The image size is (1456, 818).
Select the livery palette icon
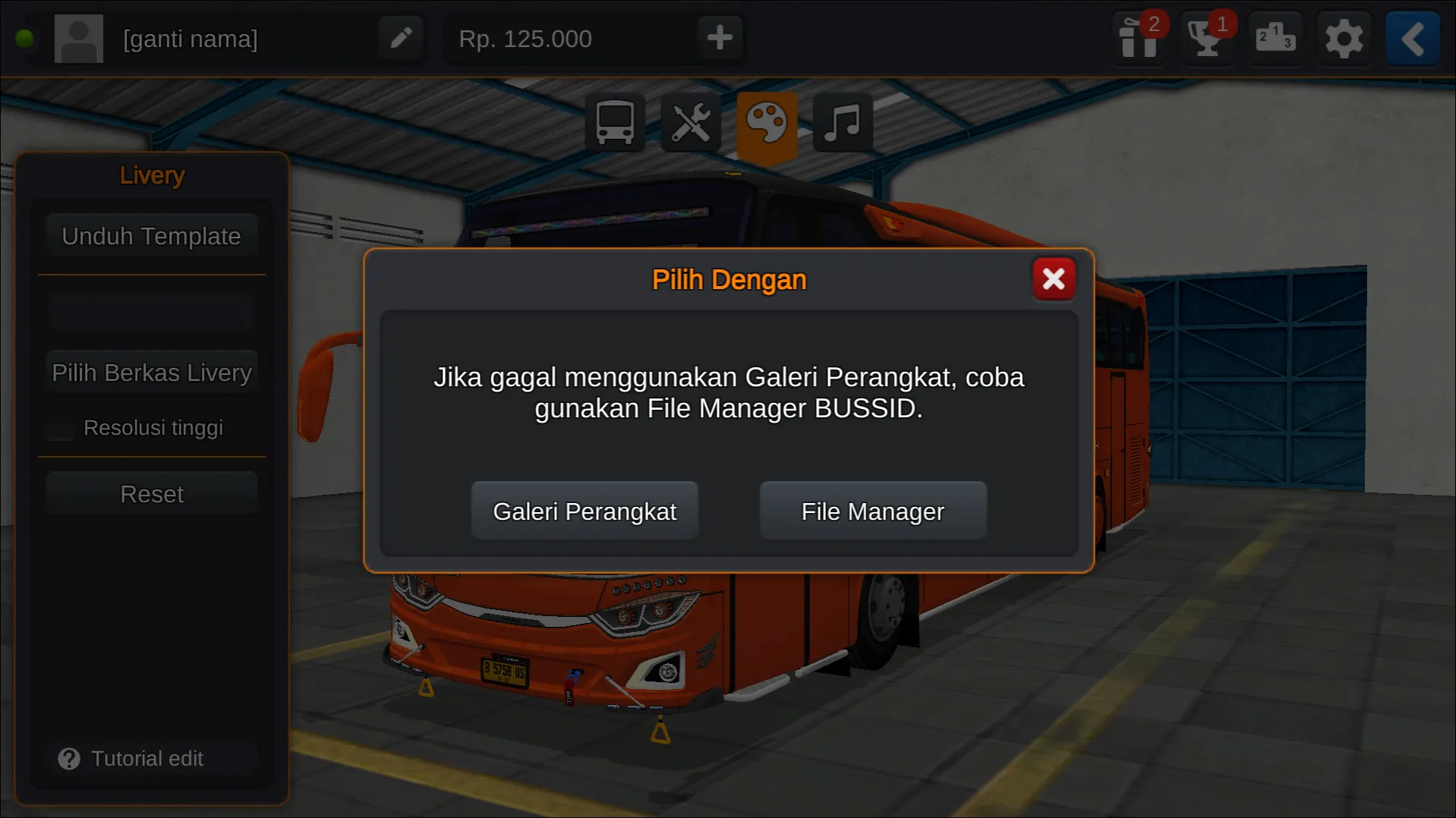click(767, 121)
